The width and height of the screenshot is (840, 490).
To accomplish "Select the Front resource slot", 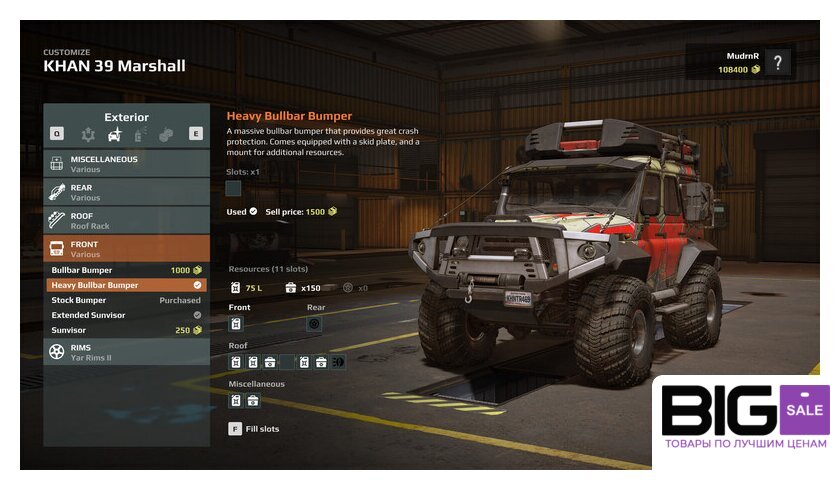I will tap(236, 324).
